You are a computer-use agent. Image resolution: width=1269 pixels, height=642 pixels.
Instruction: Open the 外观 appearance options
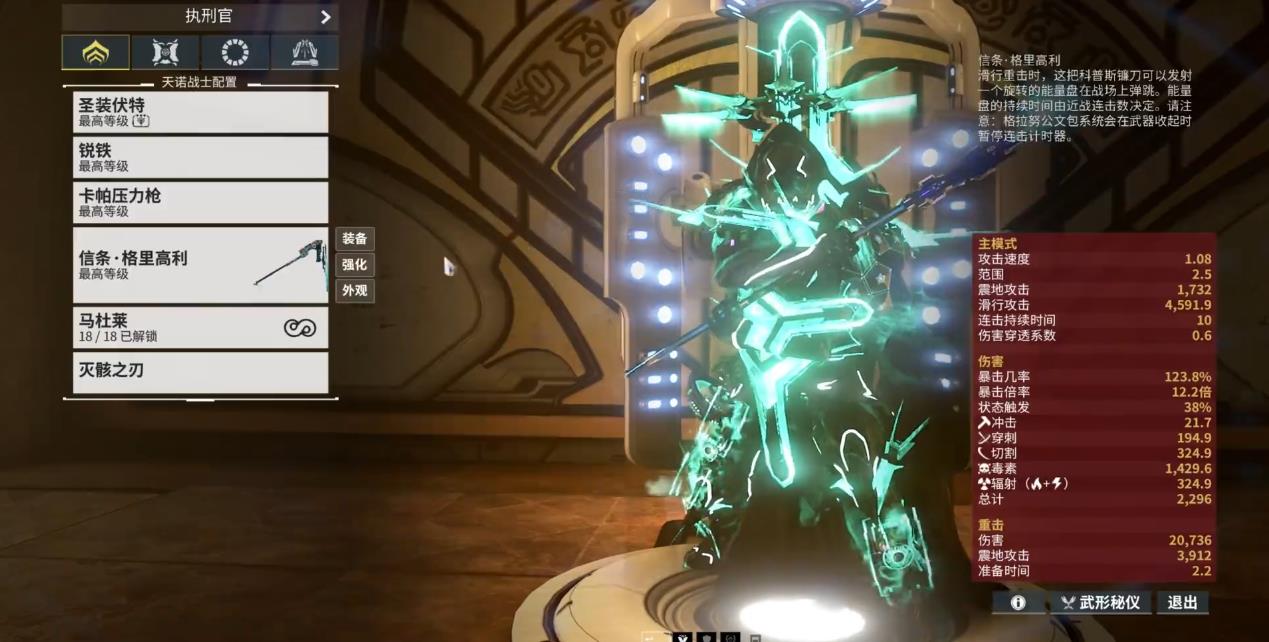(x=355, y=291)
